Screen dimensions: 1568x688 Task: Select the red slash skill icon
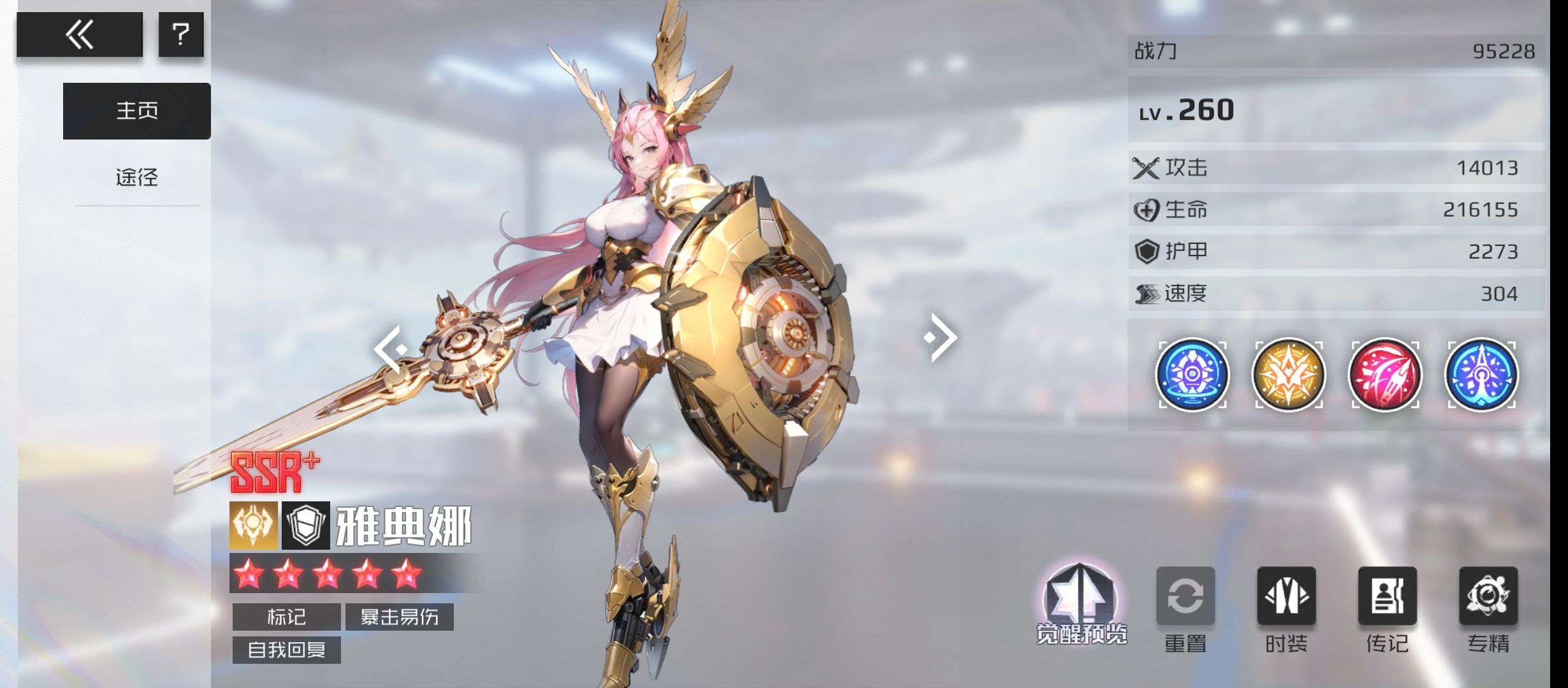1385,375
